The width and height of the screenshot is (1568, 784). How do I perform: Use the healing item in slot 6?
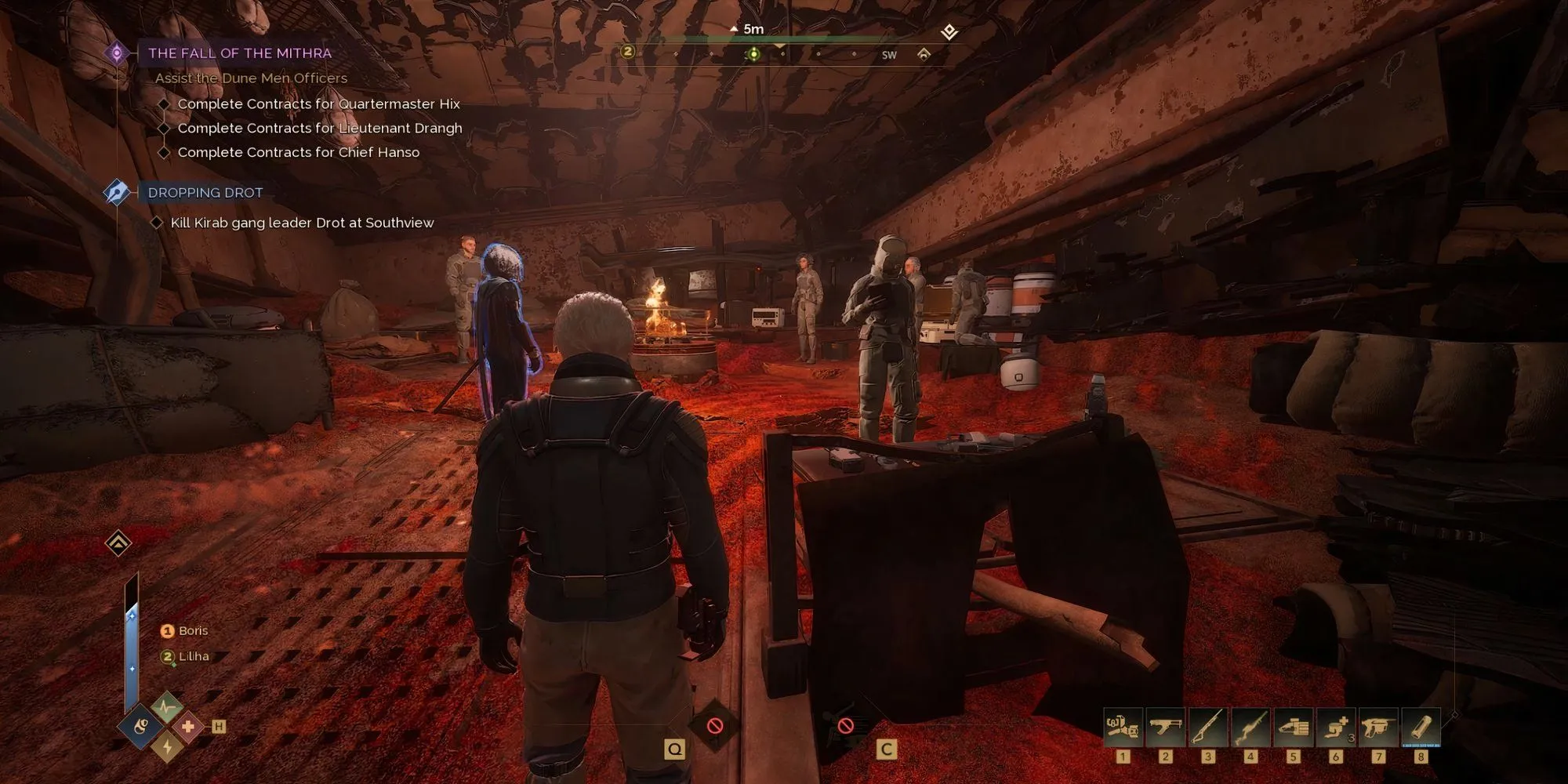coord(1335,728)
